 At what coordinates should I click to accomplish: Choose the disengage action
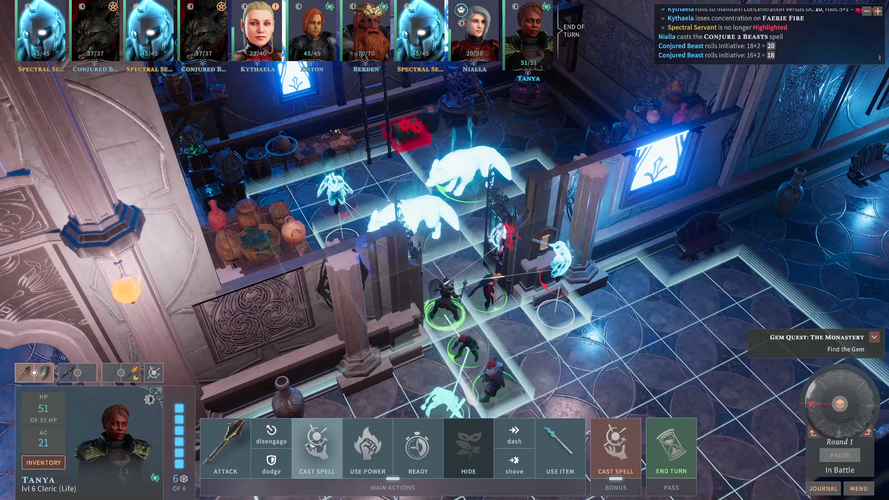[x=270, y=433]
